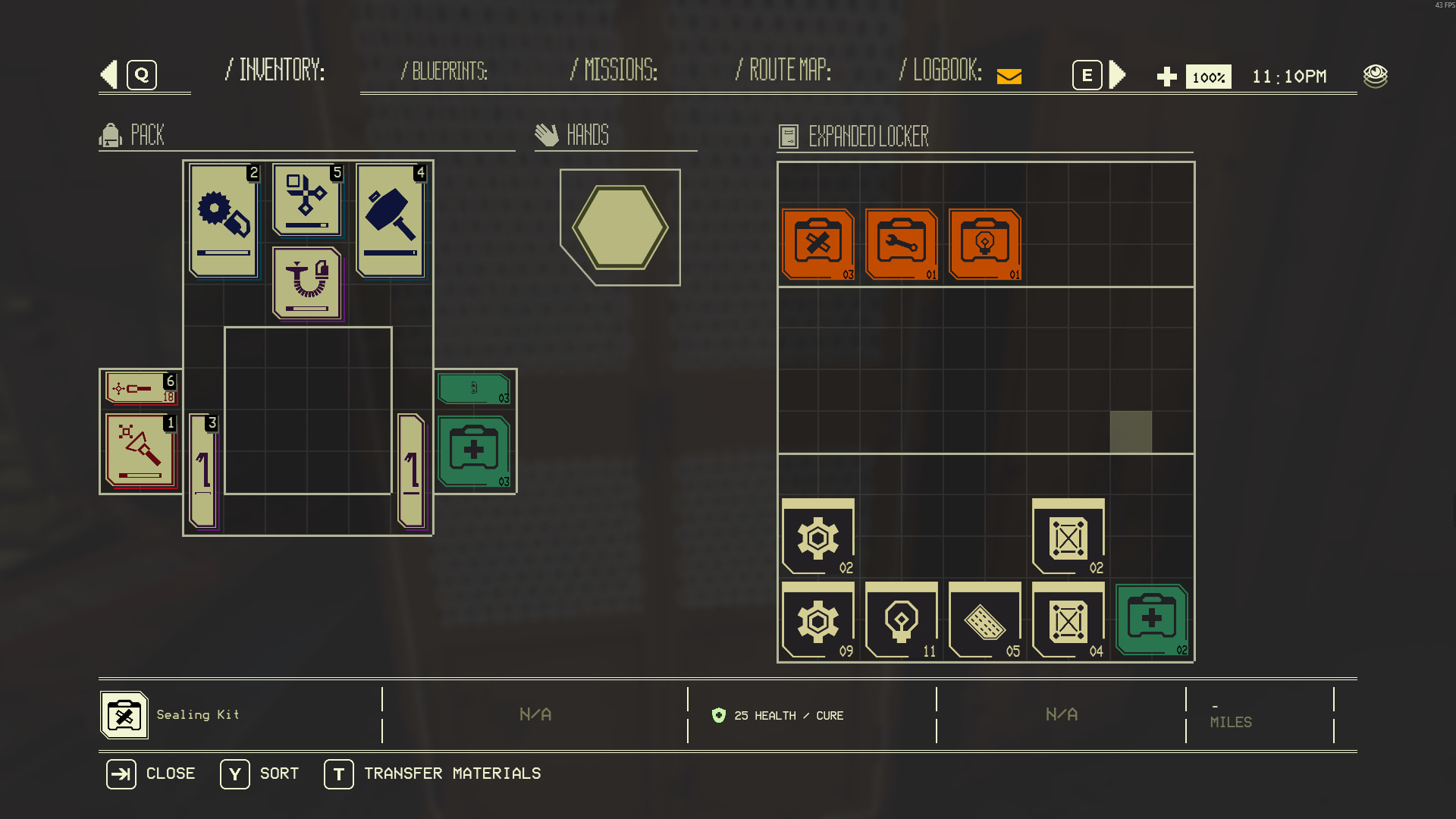Pick the scrapper saw tool slot
The width and height of the screenshot is (1456, 819).
point(224,220)
